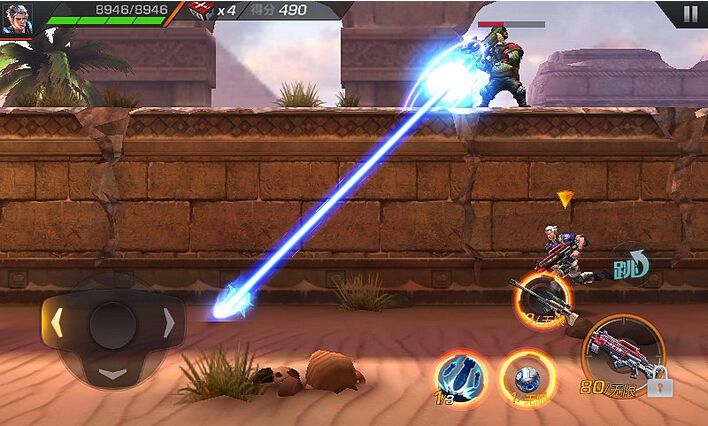
Task: Tap the left arrow on the movement pad
Action: tap(57, 323)
